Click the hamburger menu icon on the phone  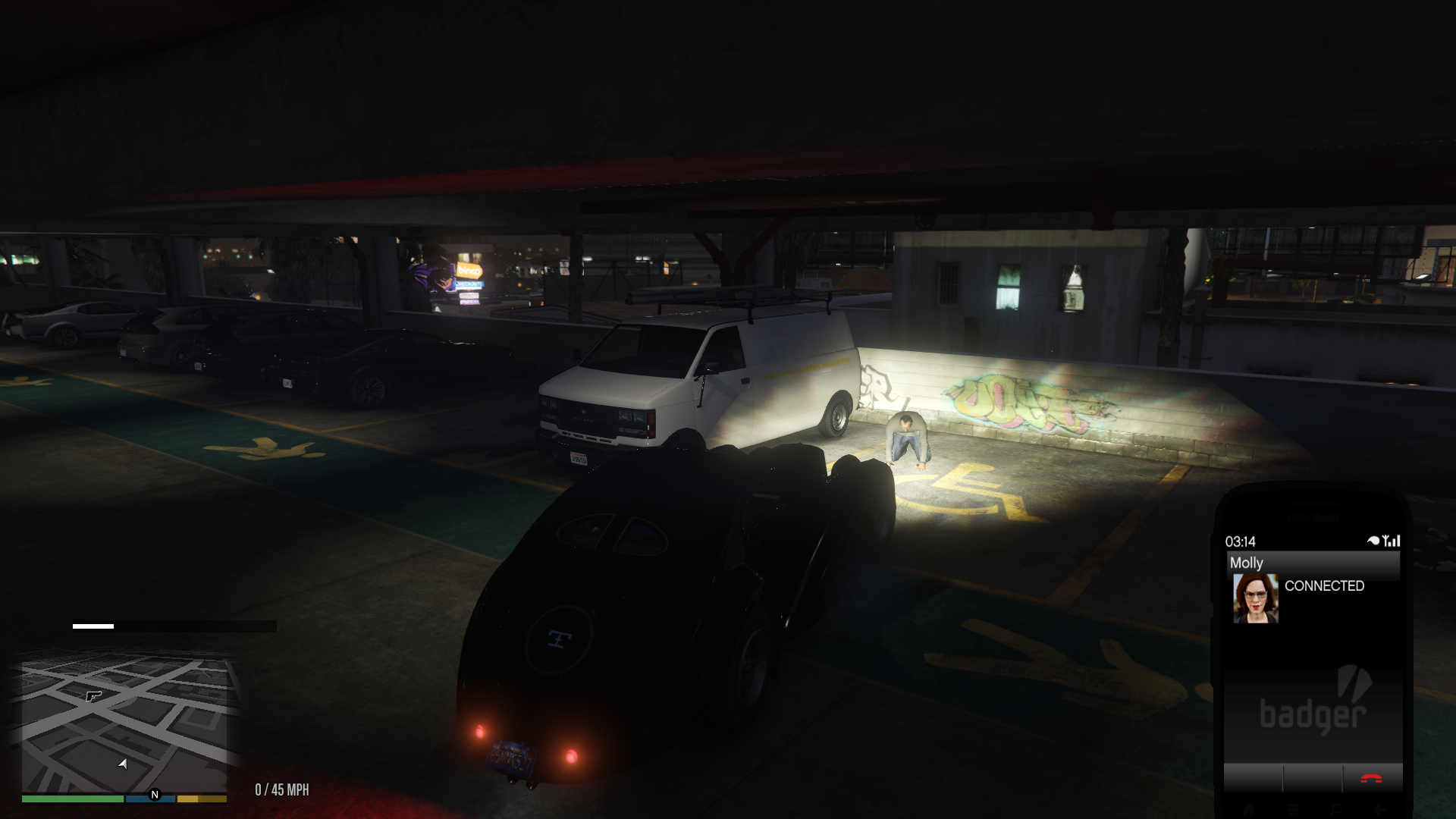coord(1292,808)
